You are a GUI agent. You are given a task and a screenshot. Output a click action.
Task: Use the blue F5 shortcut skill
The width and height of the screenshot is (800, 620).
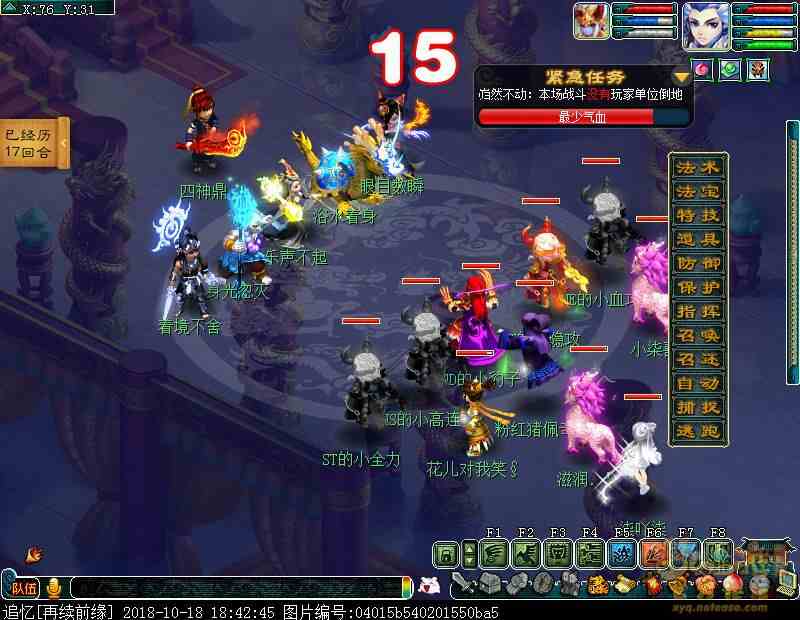coord(622,552)
